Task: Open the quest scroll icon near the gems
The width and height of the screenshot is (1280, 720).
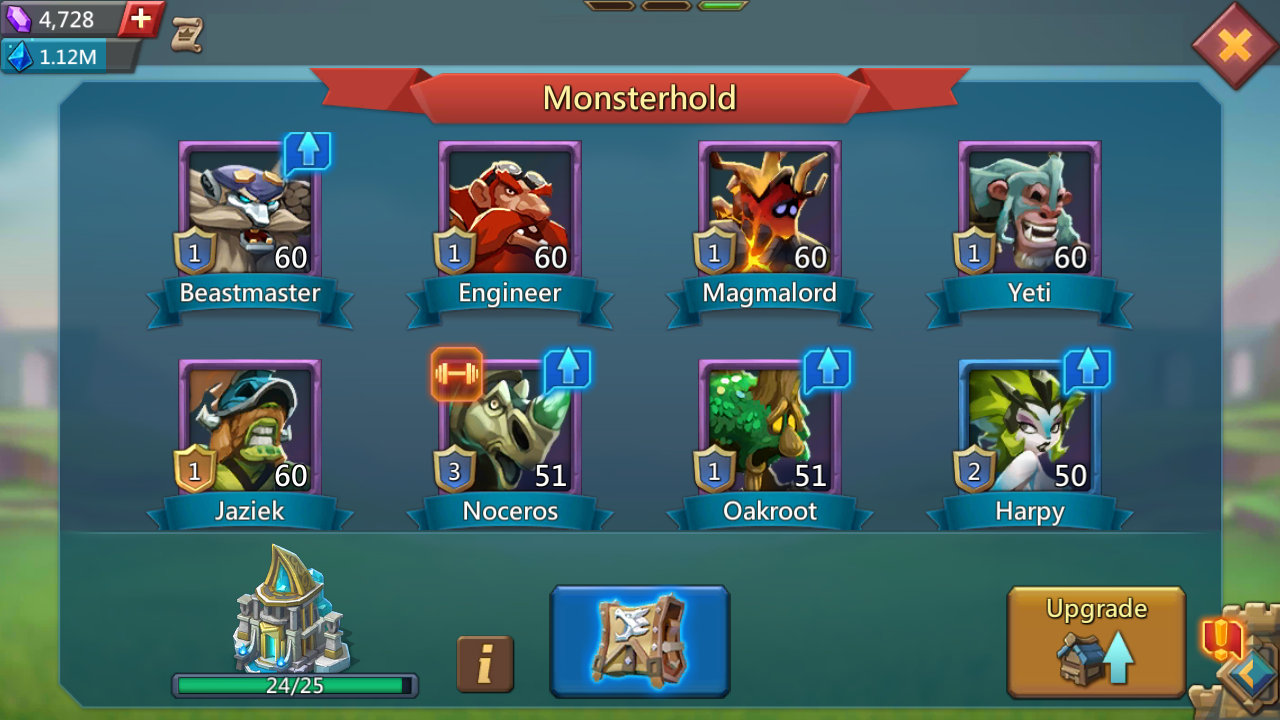Action: [189, 33]
